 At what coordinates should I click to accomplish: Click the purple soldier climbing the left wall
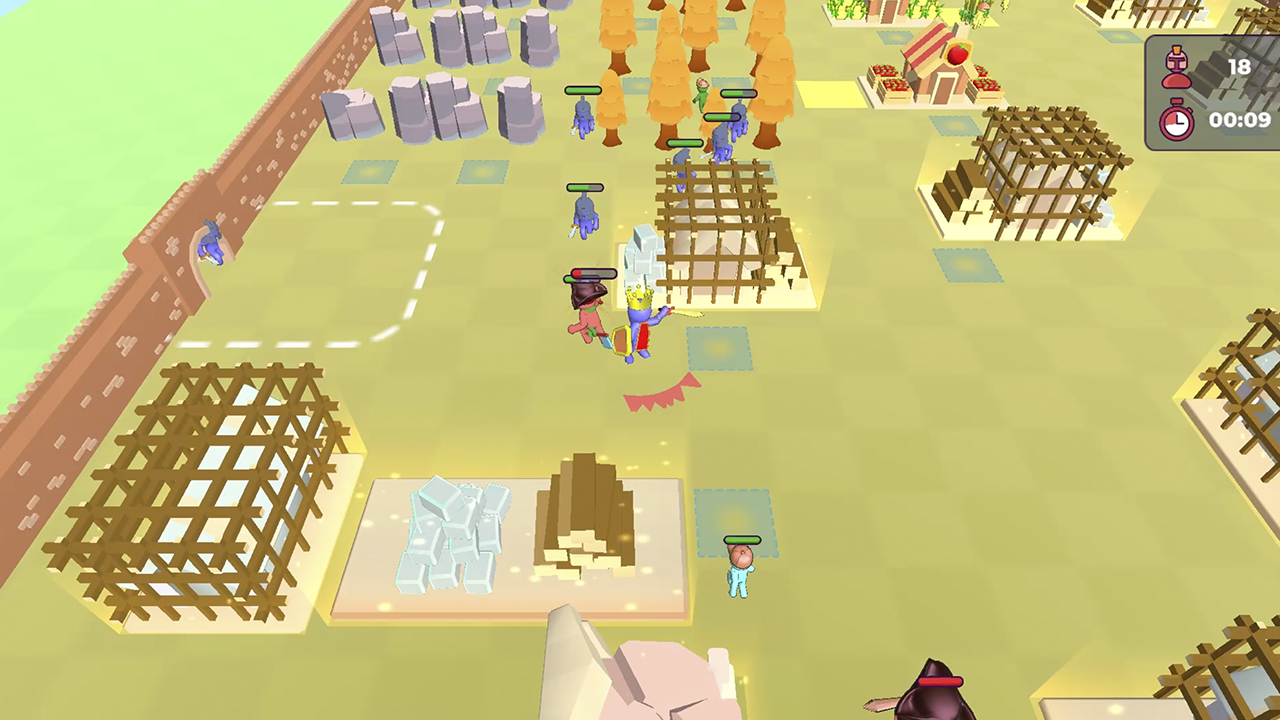[210, 245]
